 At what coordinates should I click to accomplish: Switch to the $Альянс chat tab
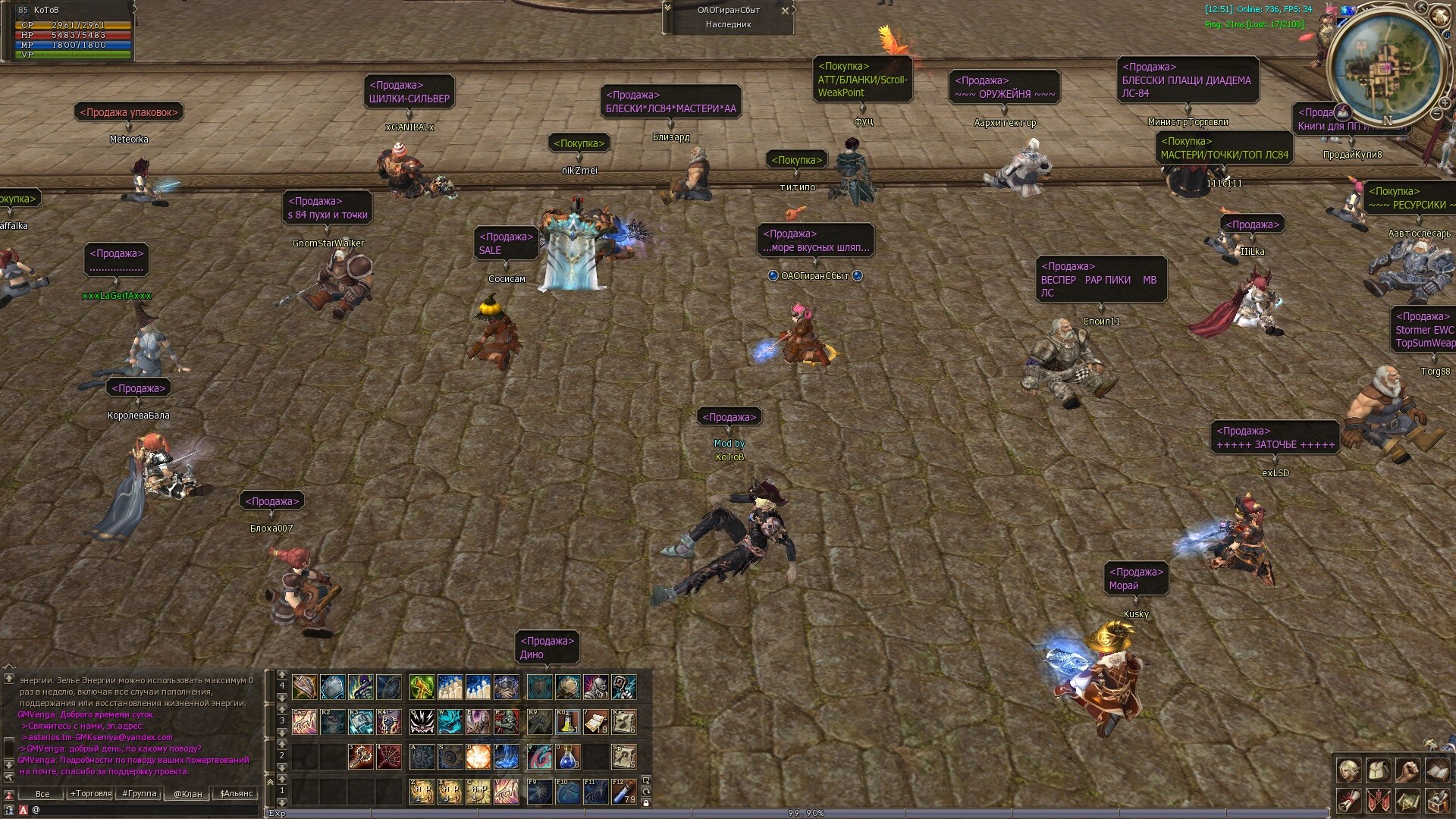coord(236,794)
